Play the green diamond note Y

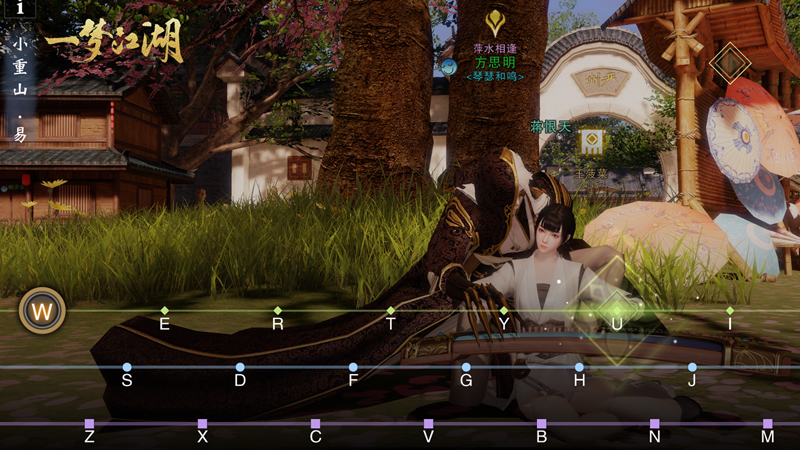[504, 311]
